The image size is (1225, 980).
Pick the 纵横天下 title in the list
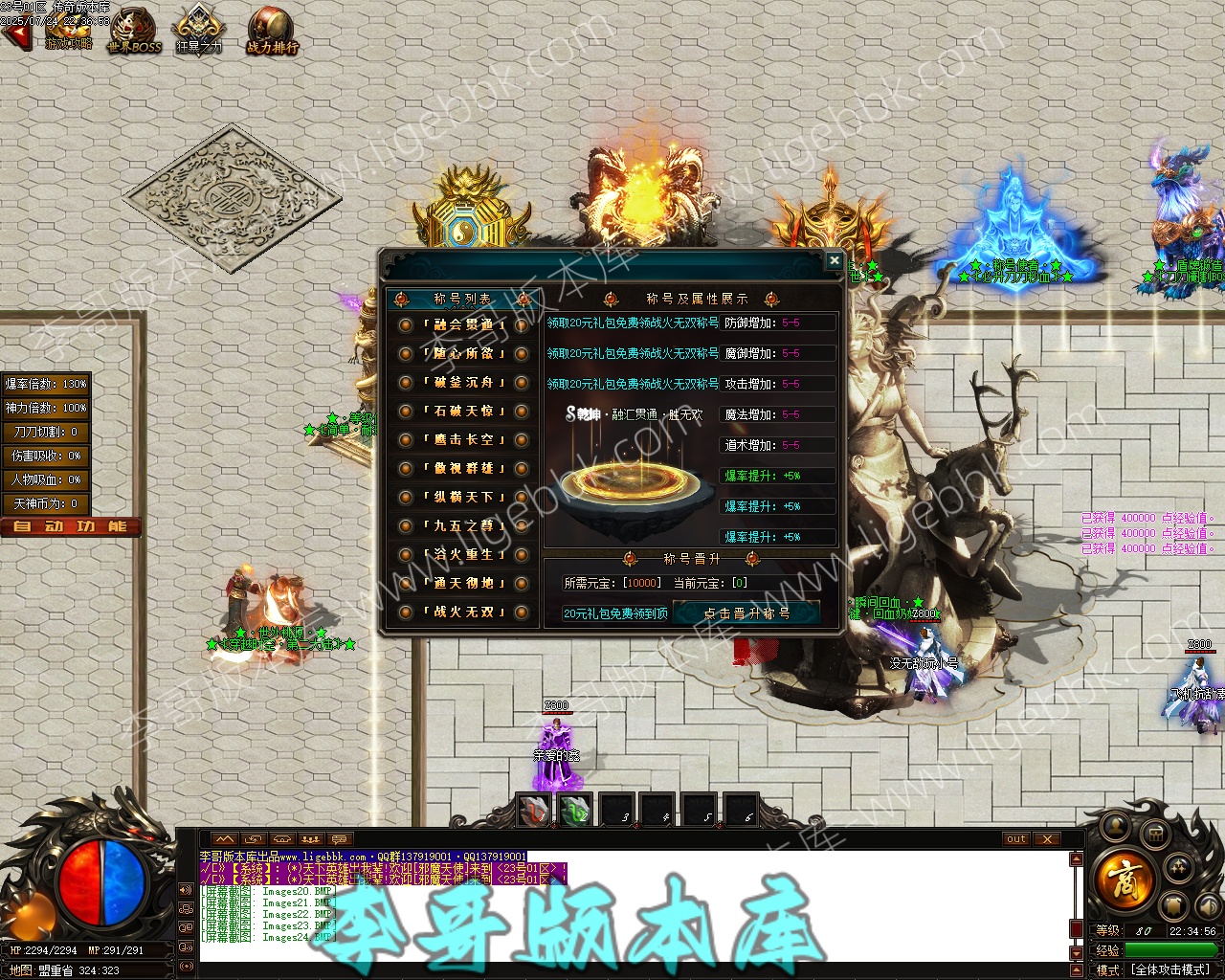tap(463, 498)
